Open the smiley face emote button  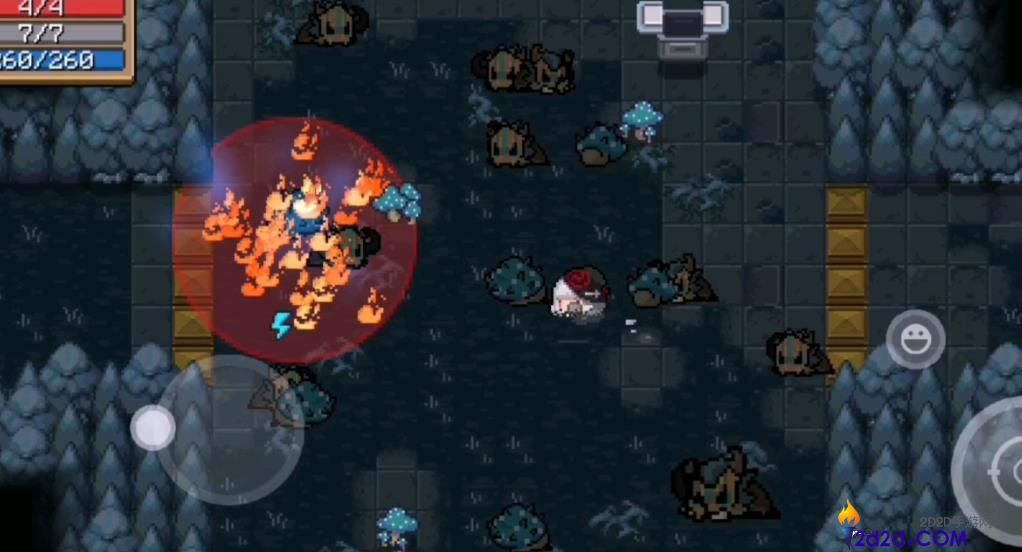[915, 340]
